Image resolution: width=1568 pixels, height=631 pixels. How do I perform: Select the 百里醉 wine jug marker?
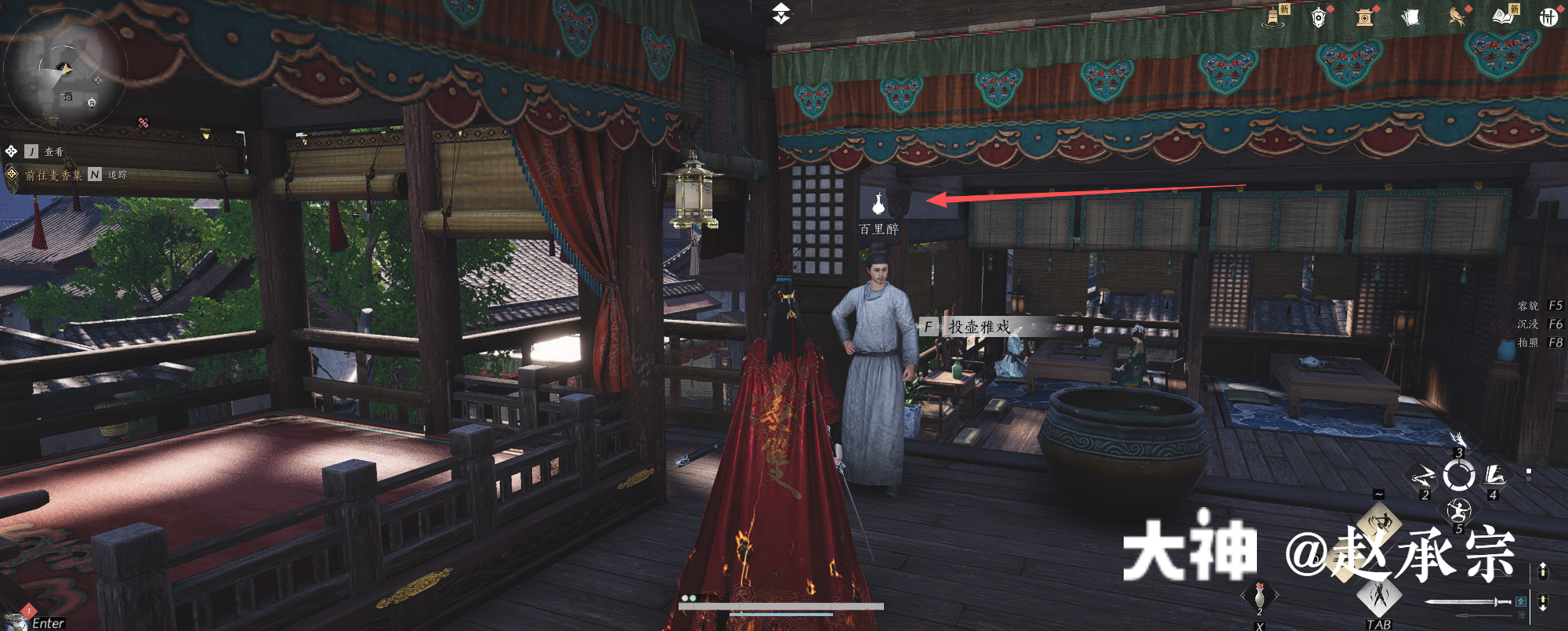tap(878, 205)
